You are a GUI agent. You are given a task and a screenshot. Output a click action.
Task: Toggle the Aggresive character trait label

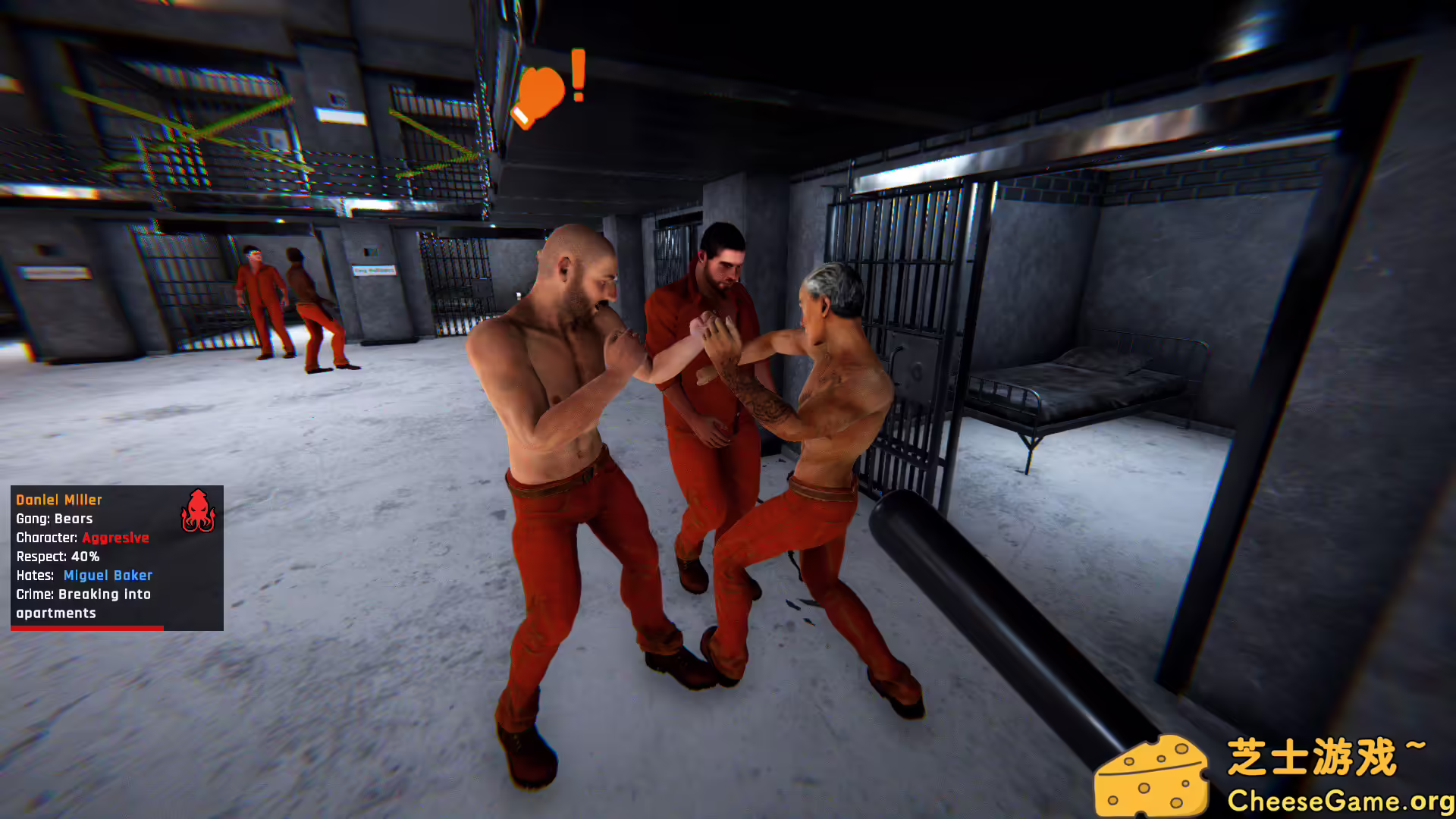(116, 538)
